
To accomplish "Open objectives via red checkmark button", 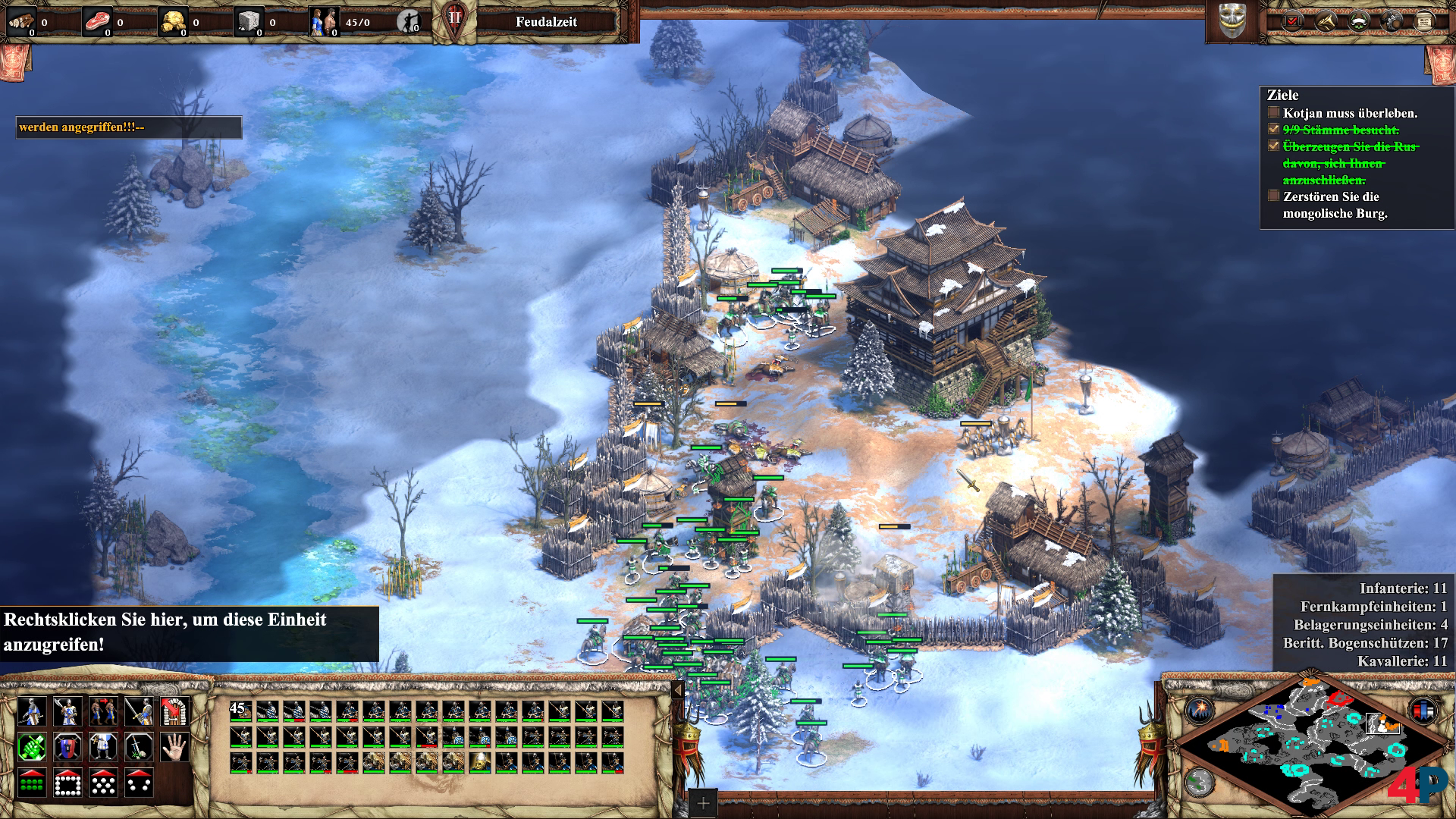I will 1292,22.
